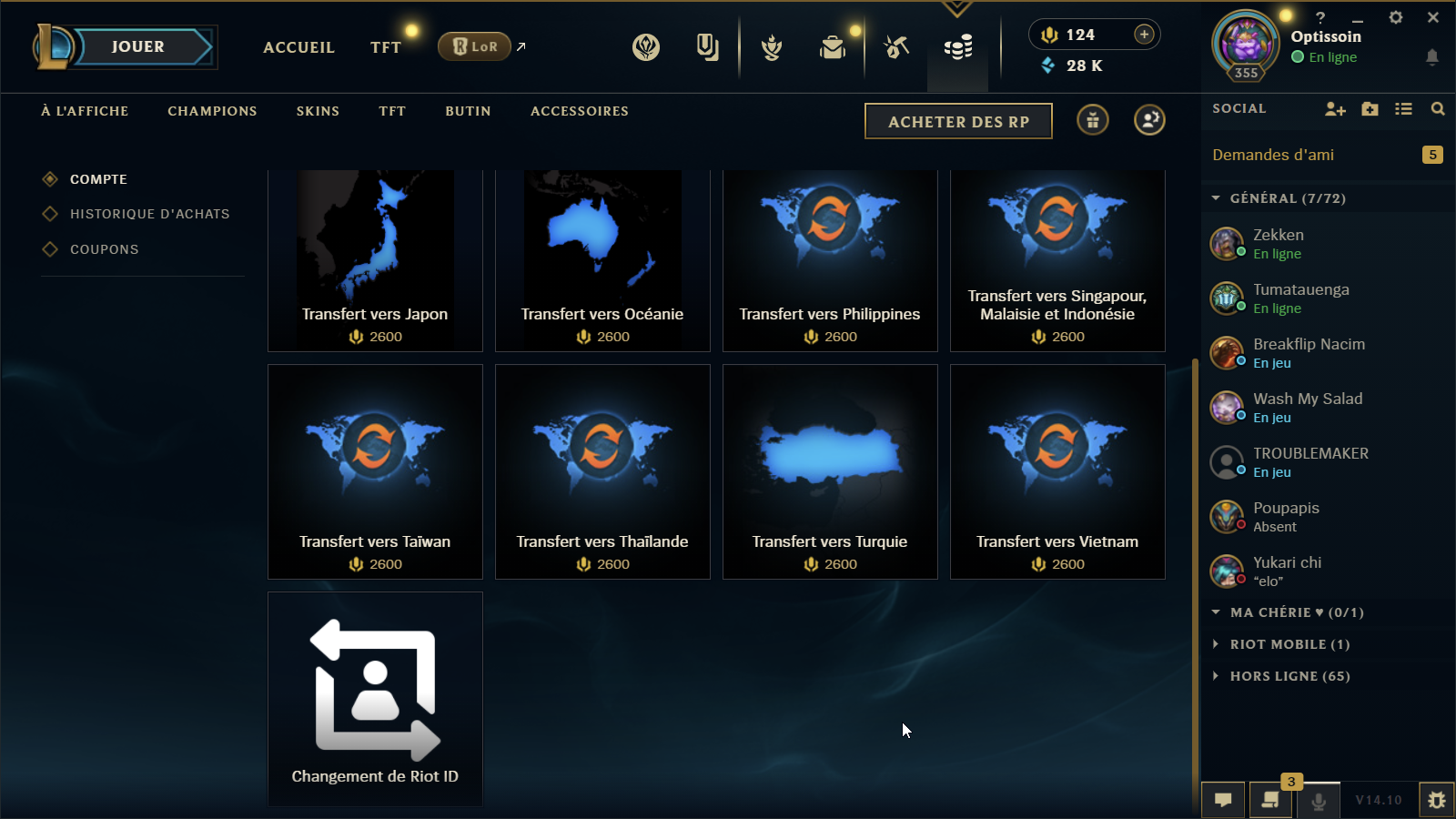Screen dimensions: 1456x819
Task: Expand the HORS LIGNE (65) group
Action: (1286, 676)
